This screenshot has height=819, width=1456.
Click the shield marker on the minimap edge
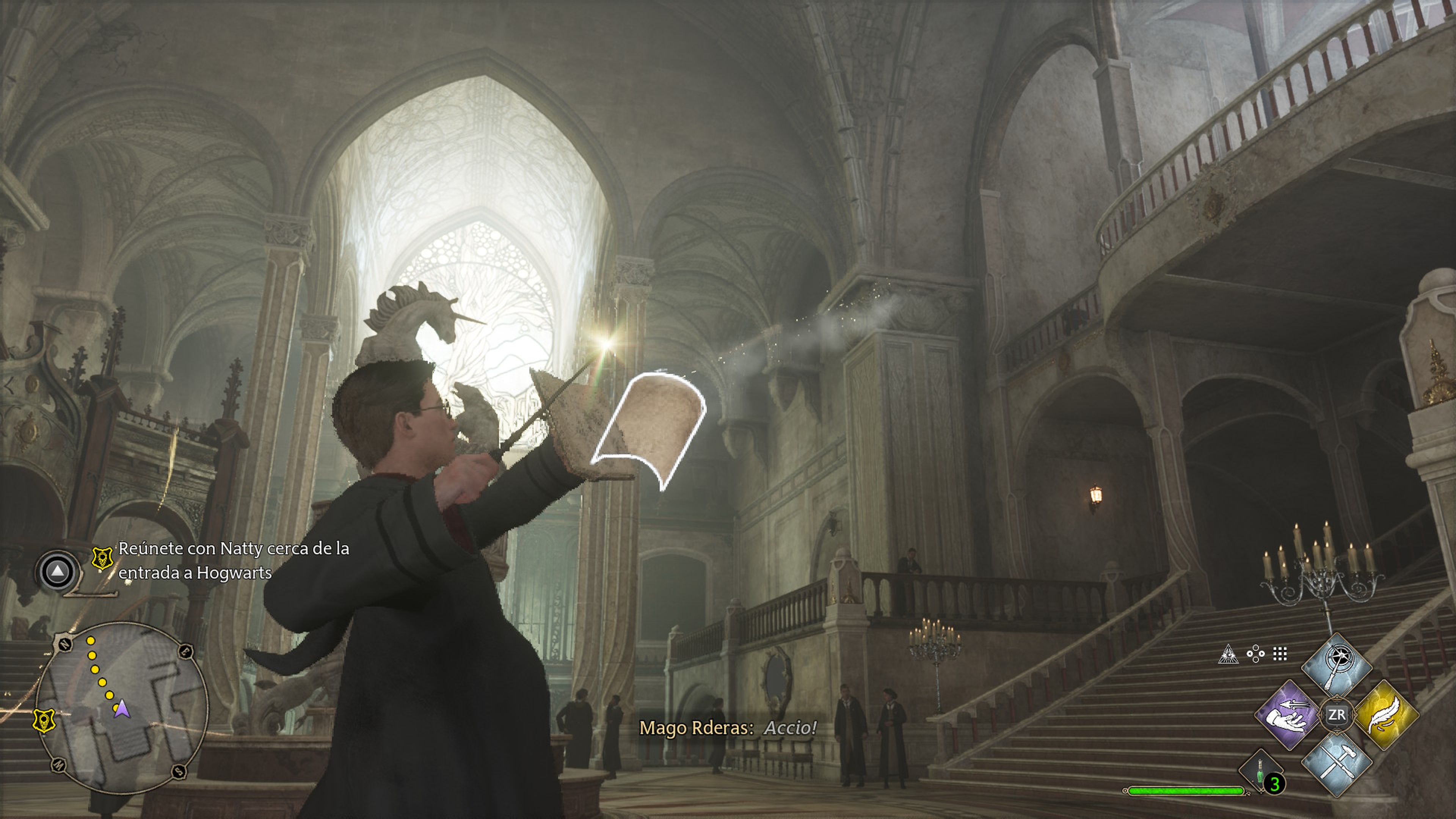[x=45, y=721]
